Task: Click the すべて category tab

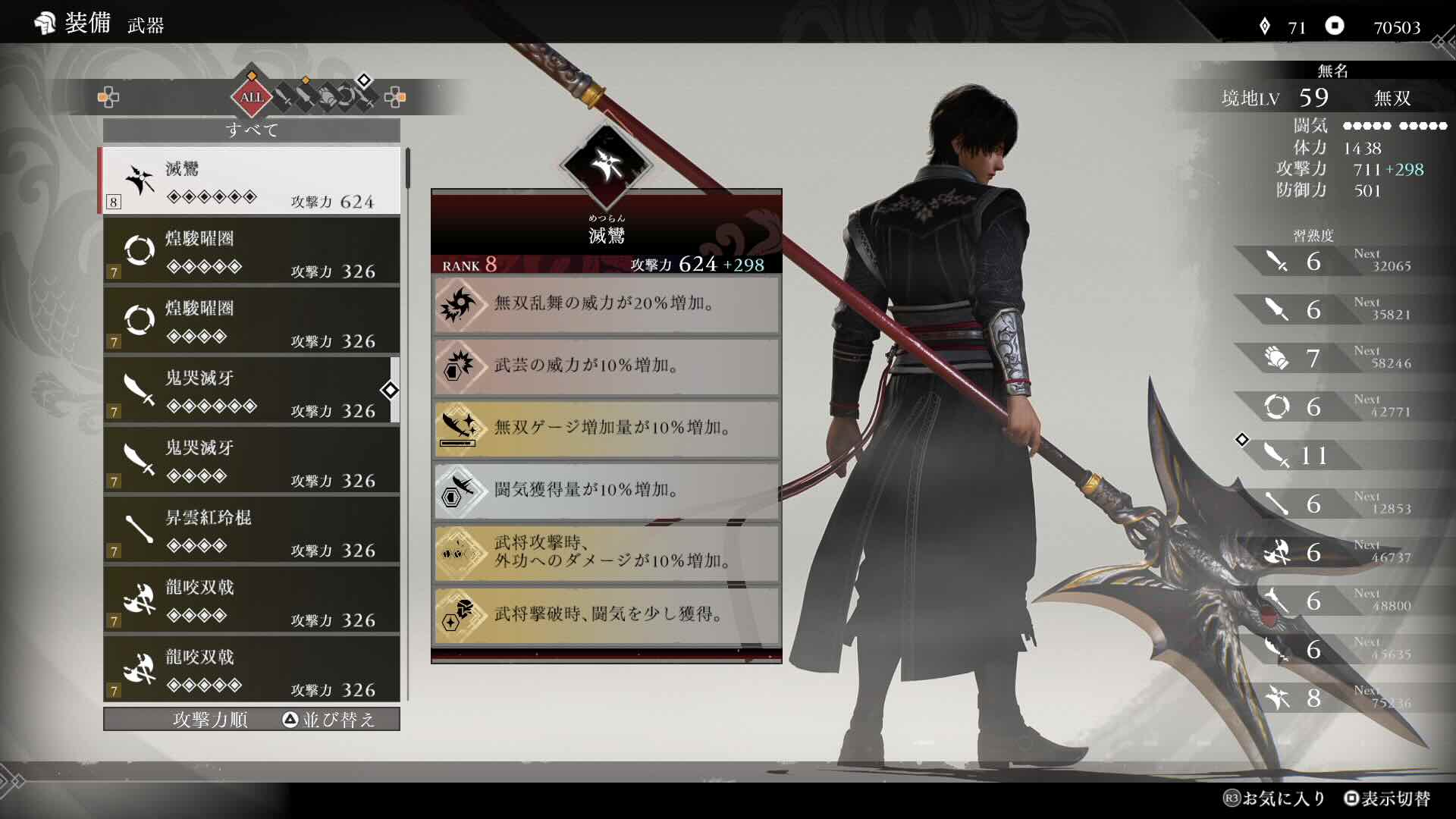Action: [x=250, y=130]
